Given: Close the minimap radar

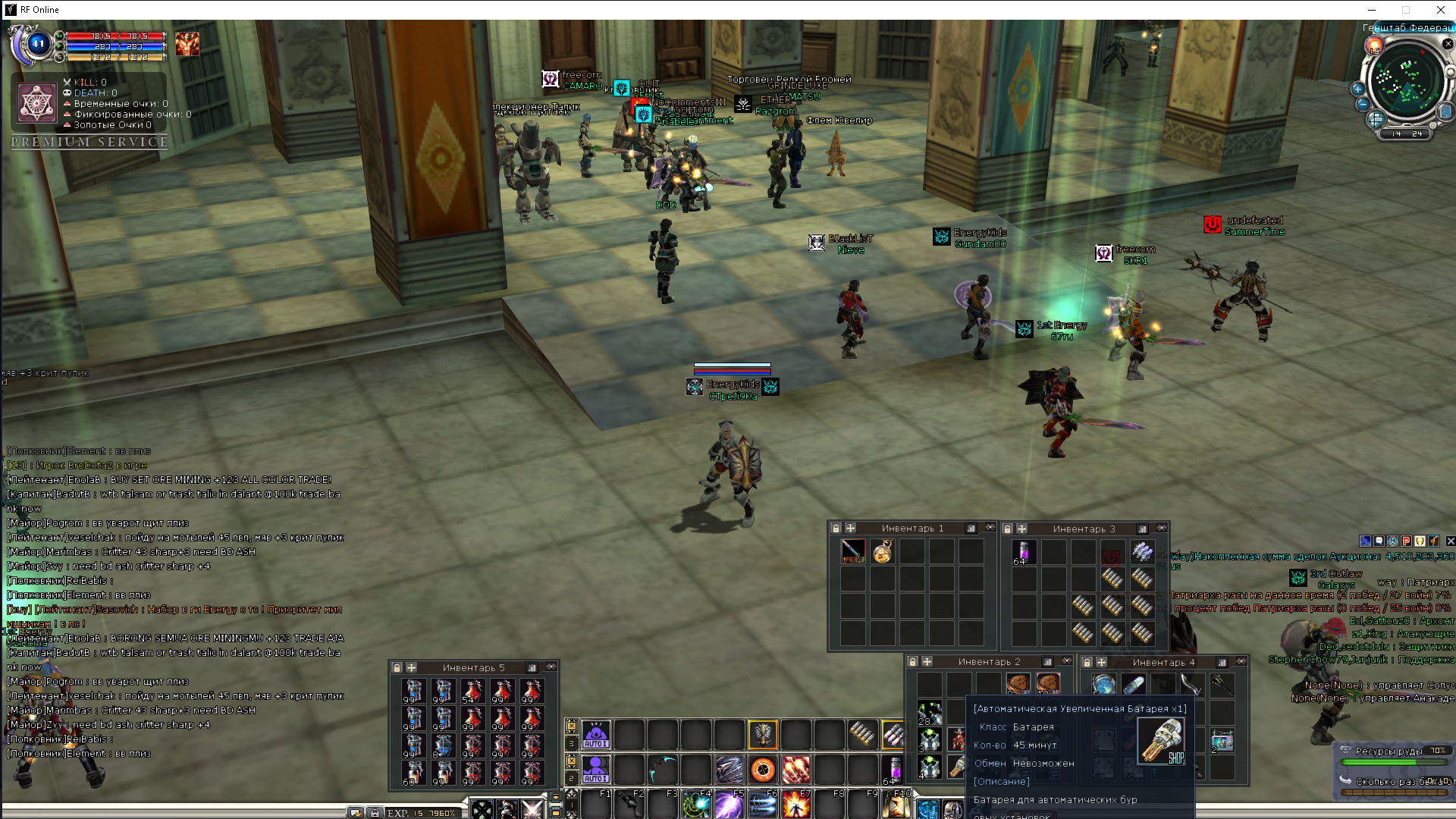Looking at the screenshot, I should 1448,44.
